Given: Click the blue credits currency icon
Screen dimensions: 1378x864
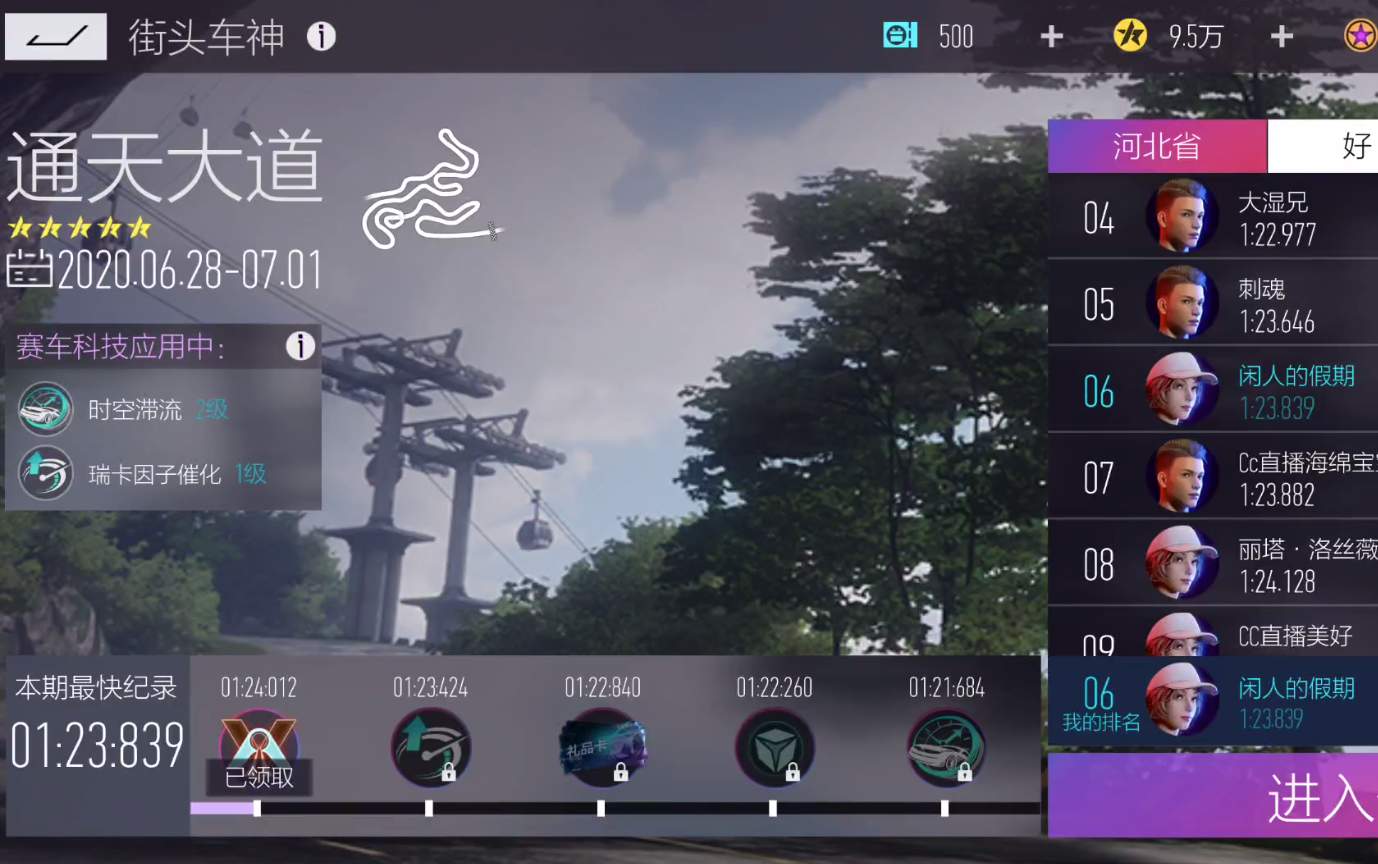Looking at the screenshot, I should [898, 35].
